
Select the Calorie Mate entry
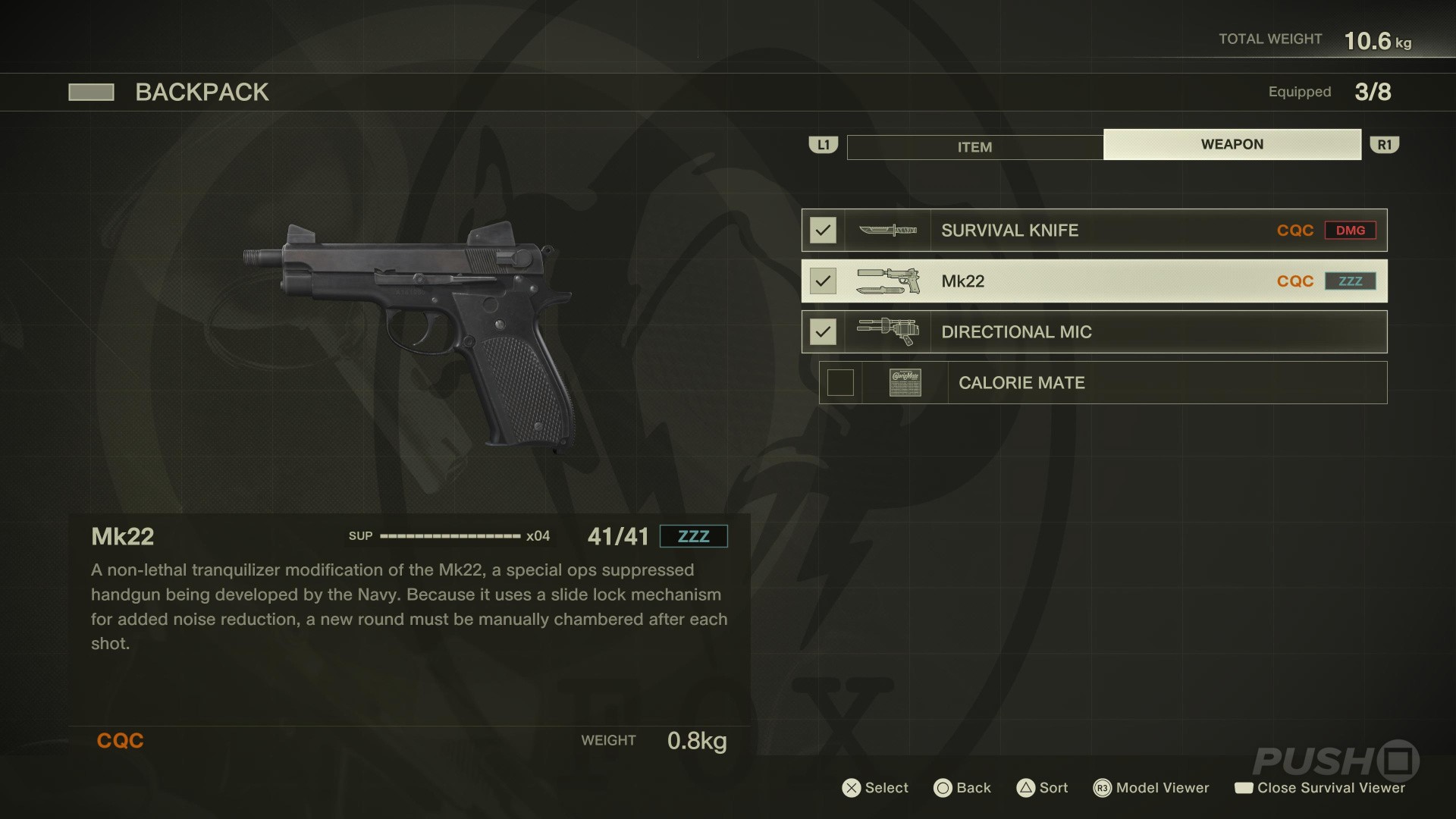click(1101, 383)
